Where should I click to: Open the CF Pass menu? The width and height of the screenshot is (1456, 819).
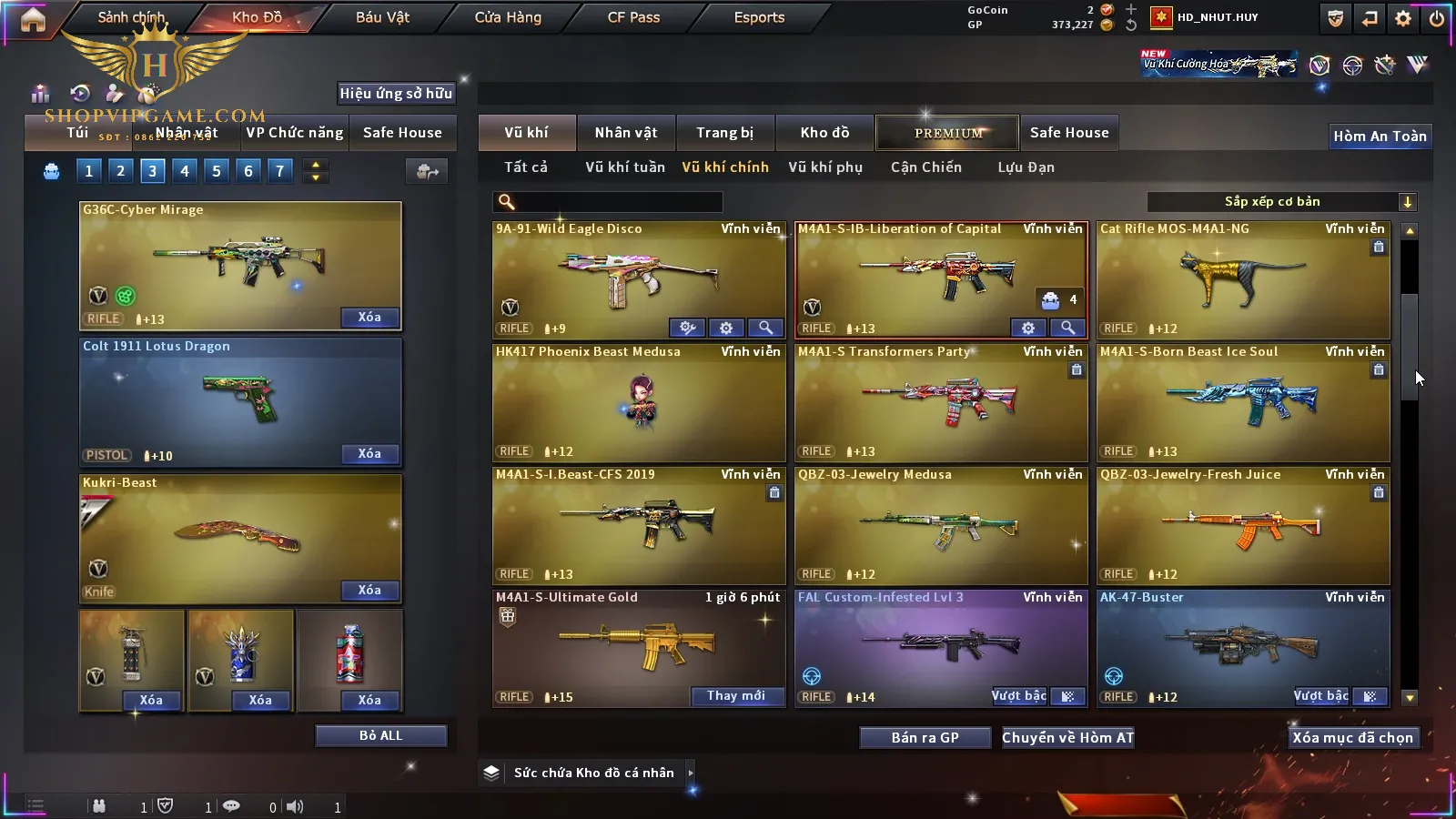pos(633,17)
